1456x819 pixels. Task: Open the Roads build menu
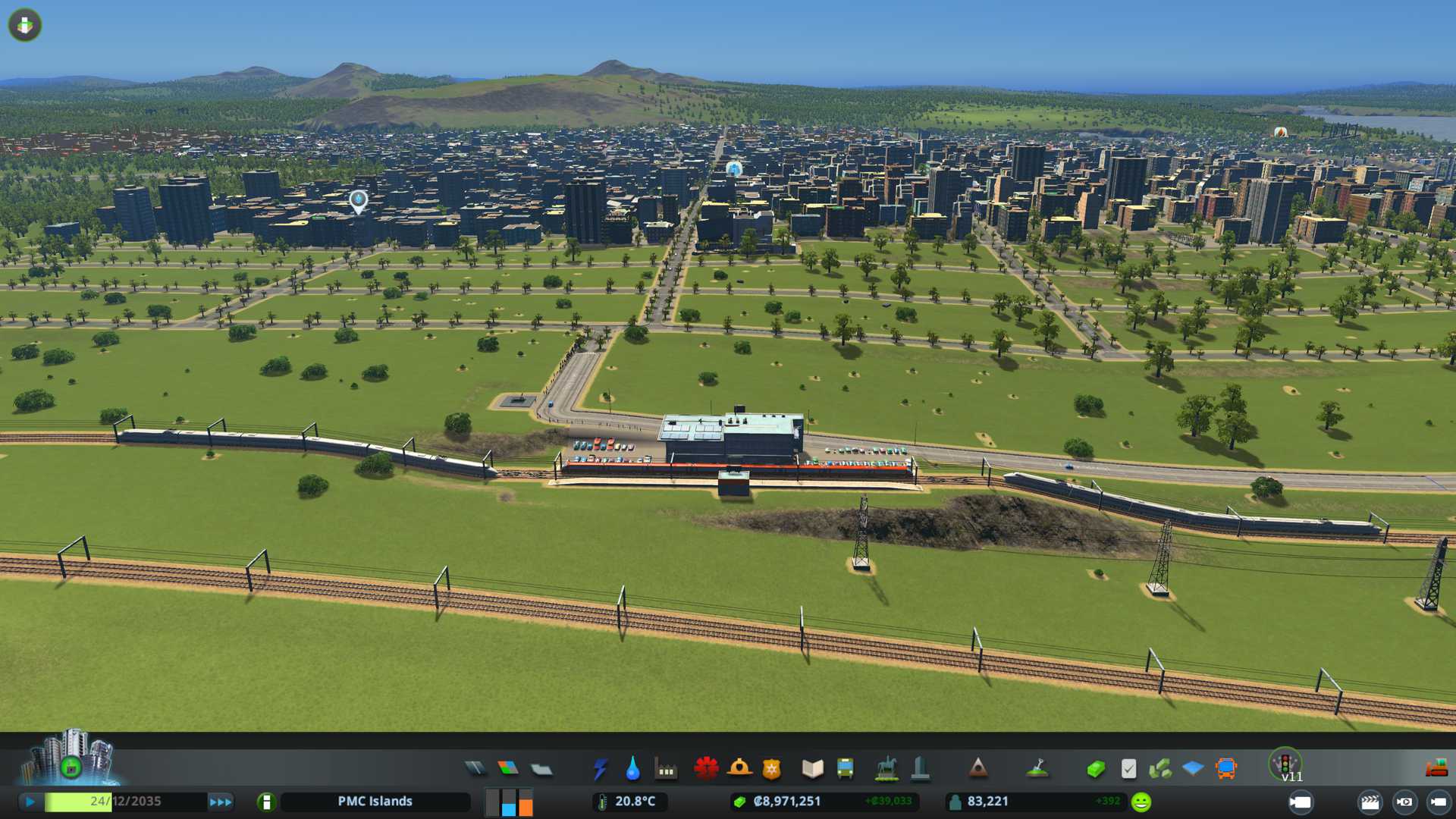point(475,769)
